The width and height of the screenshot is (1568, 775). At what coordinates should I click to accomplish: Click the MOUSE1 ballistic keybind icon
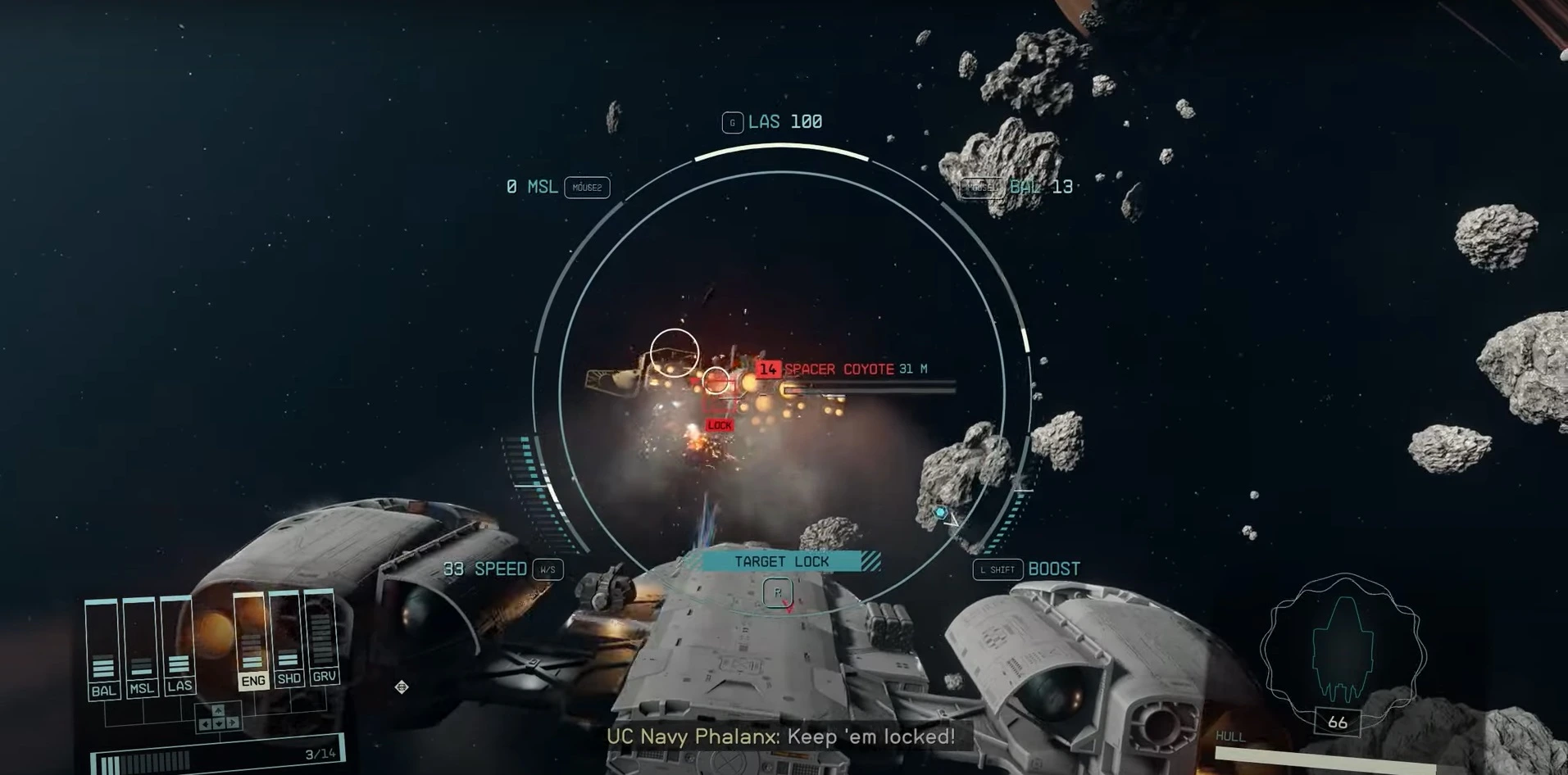981,187
